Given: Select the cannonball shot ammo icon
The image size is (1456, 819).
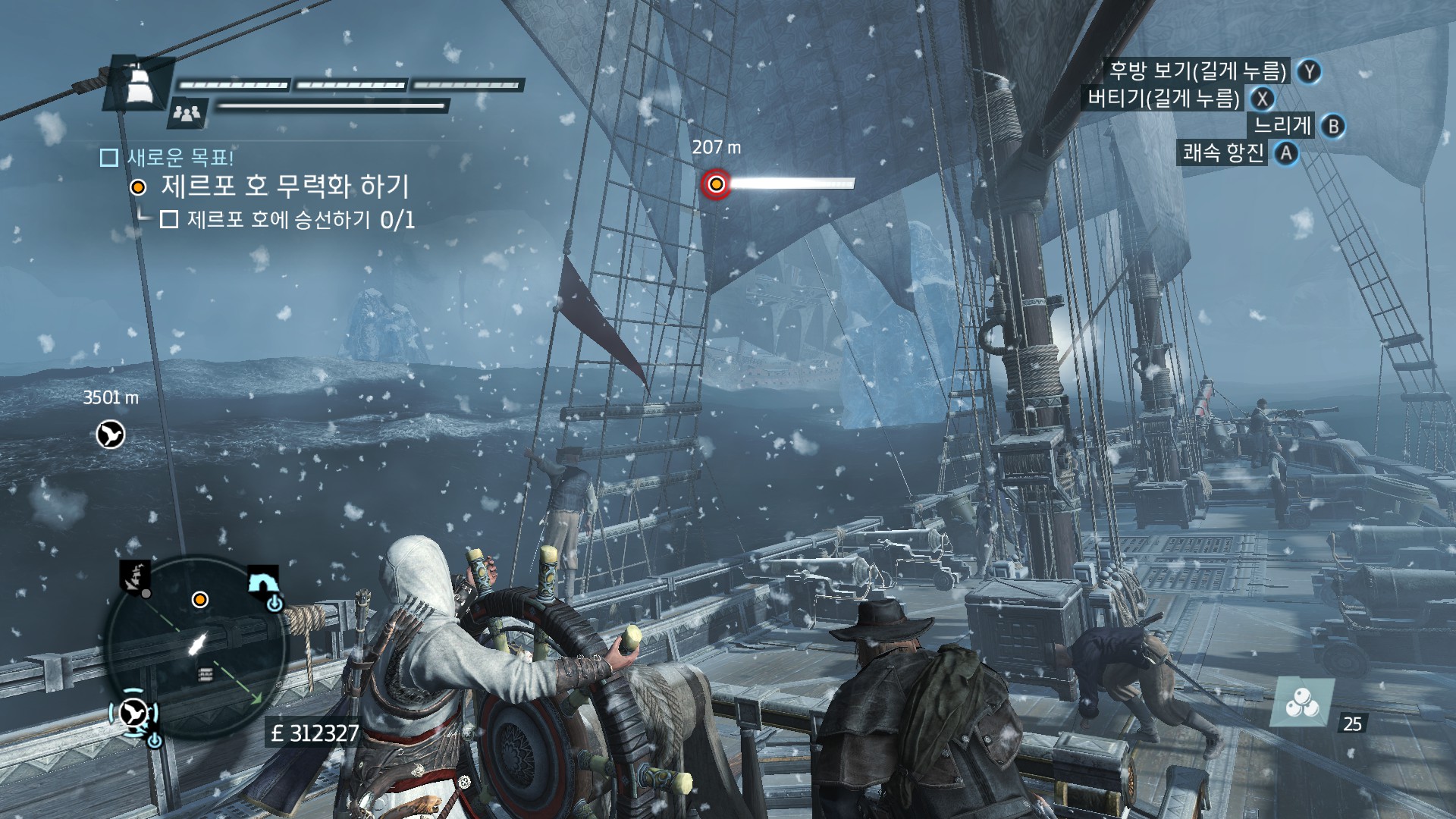Looking at the screenshot, I should 1301,702.
